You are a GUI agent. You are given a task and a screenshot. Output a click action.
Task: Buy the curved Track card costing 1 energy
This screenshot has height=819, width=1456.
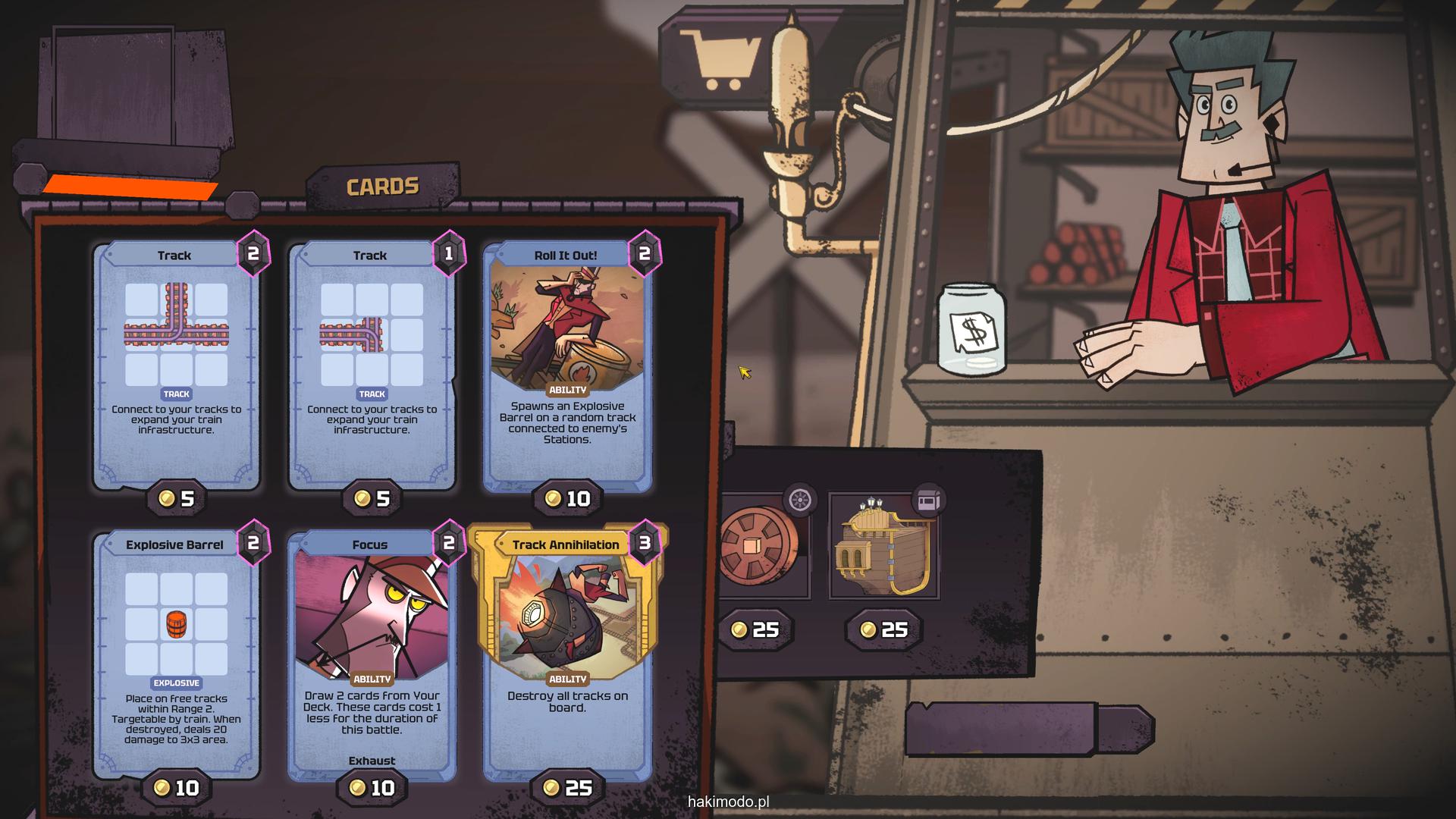(x=372, y=364)
